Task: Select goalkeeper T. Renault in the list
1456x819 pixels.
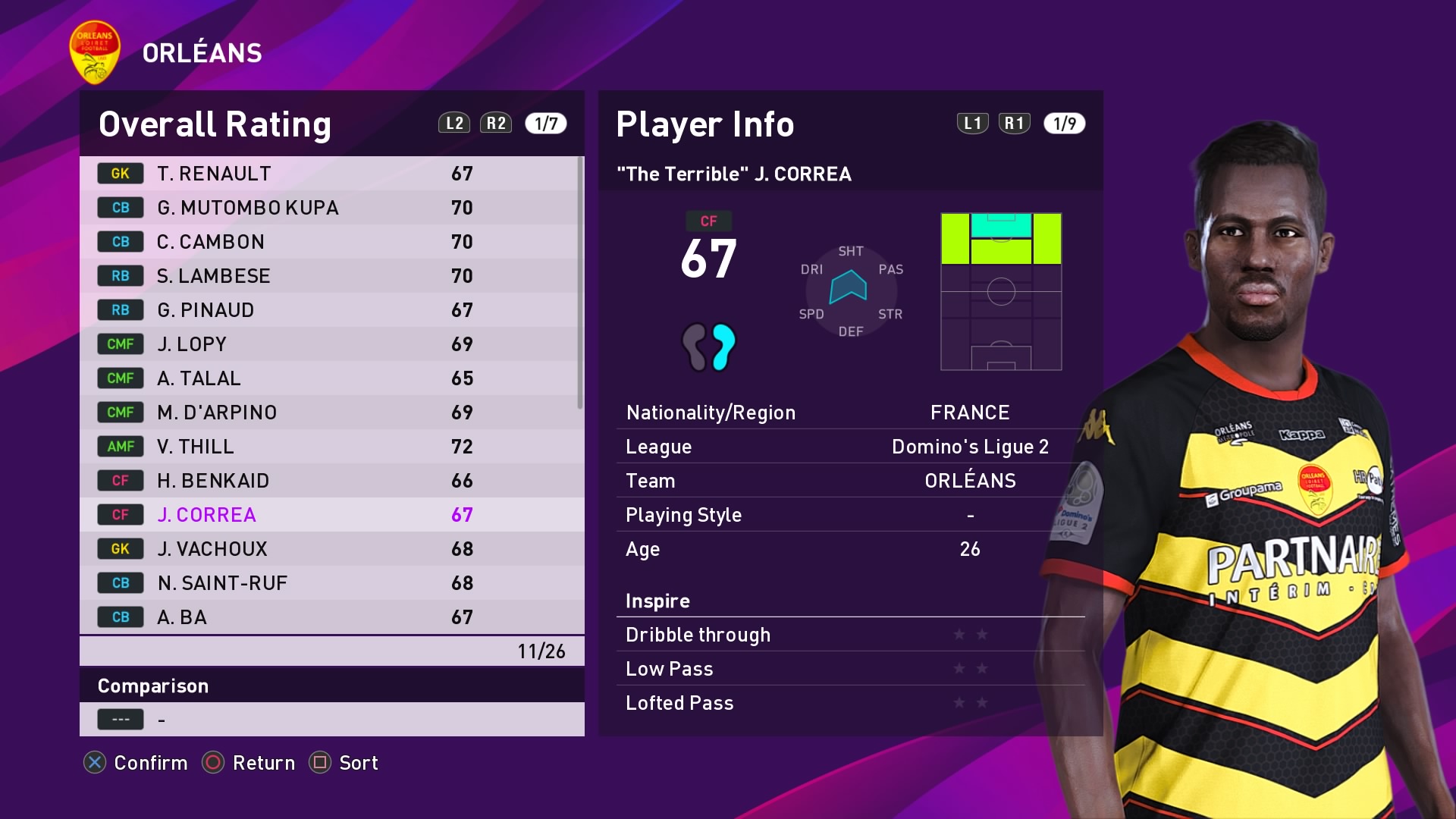Action: tap(331, 174)
